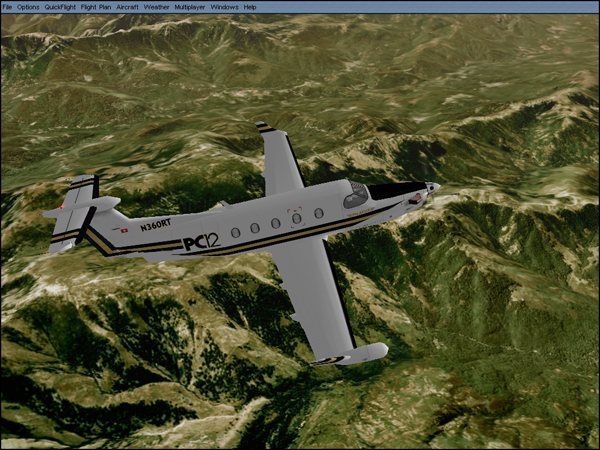Open the Help menu
This screenshot has height=450, width=600.
[250, 7]
